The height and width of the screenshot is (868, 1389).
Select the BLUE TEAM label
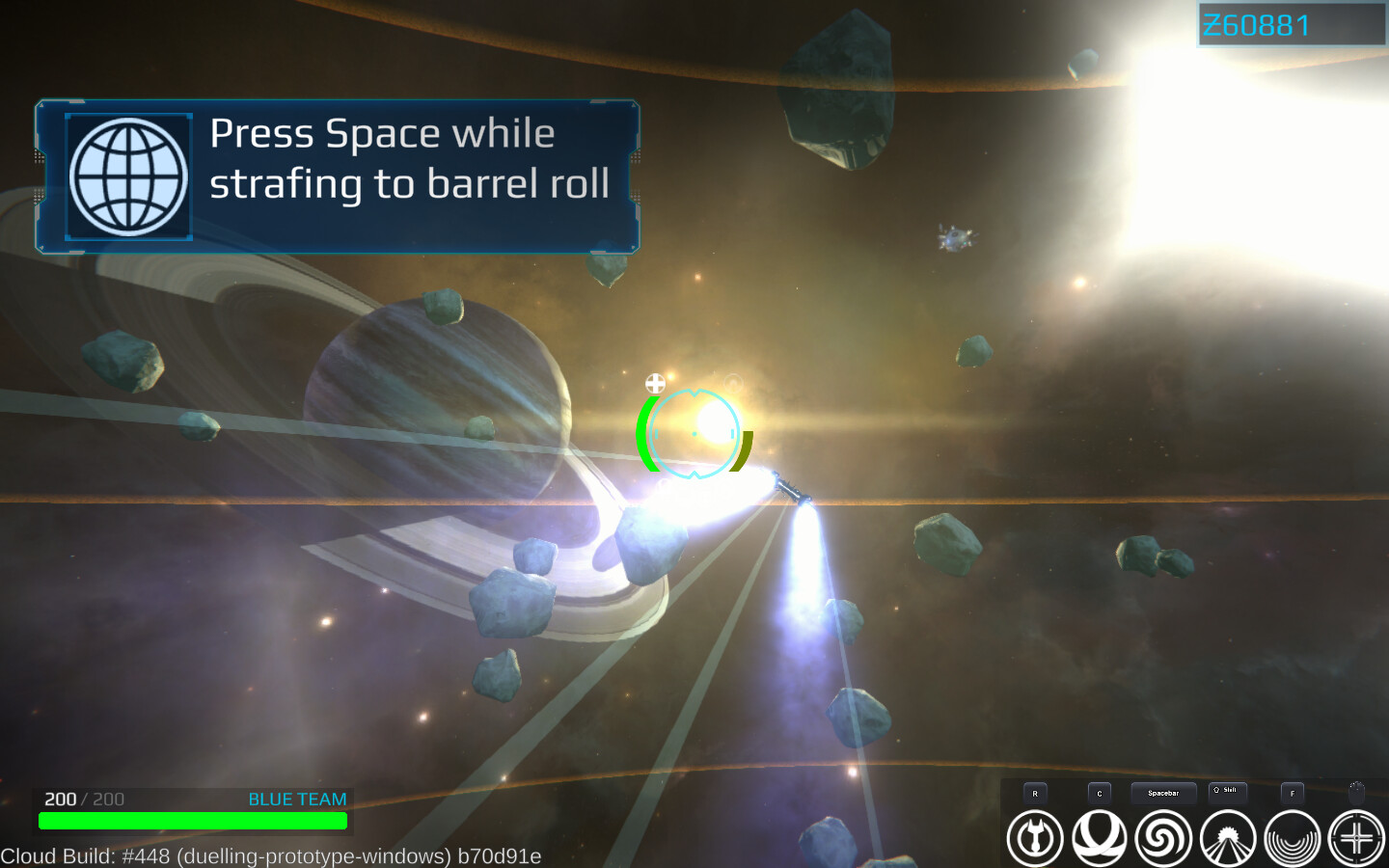(296, 799)
